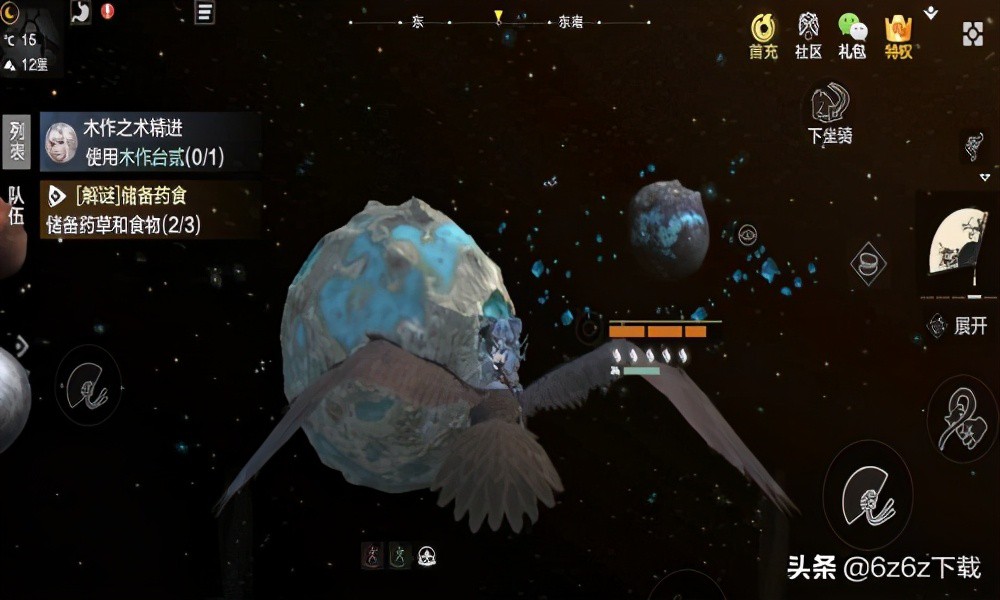The width and height of the screenshot is (1000, 600).
Task: Click the red exclamation alert icon
Action: (107, 11)
